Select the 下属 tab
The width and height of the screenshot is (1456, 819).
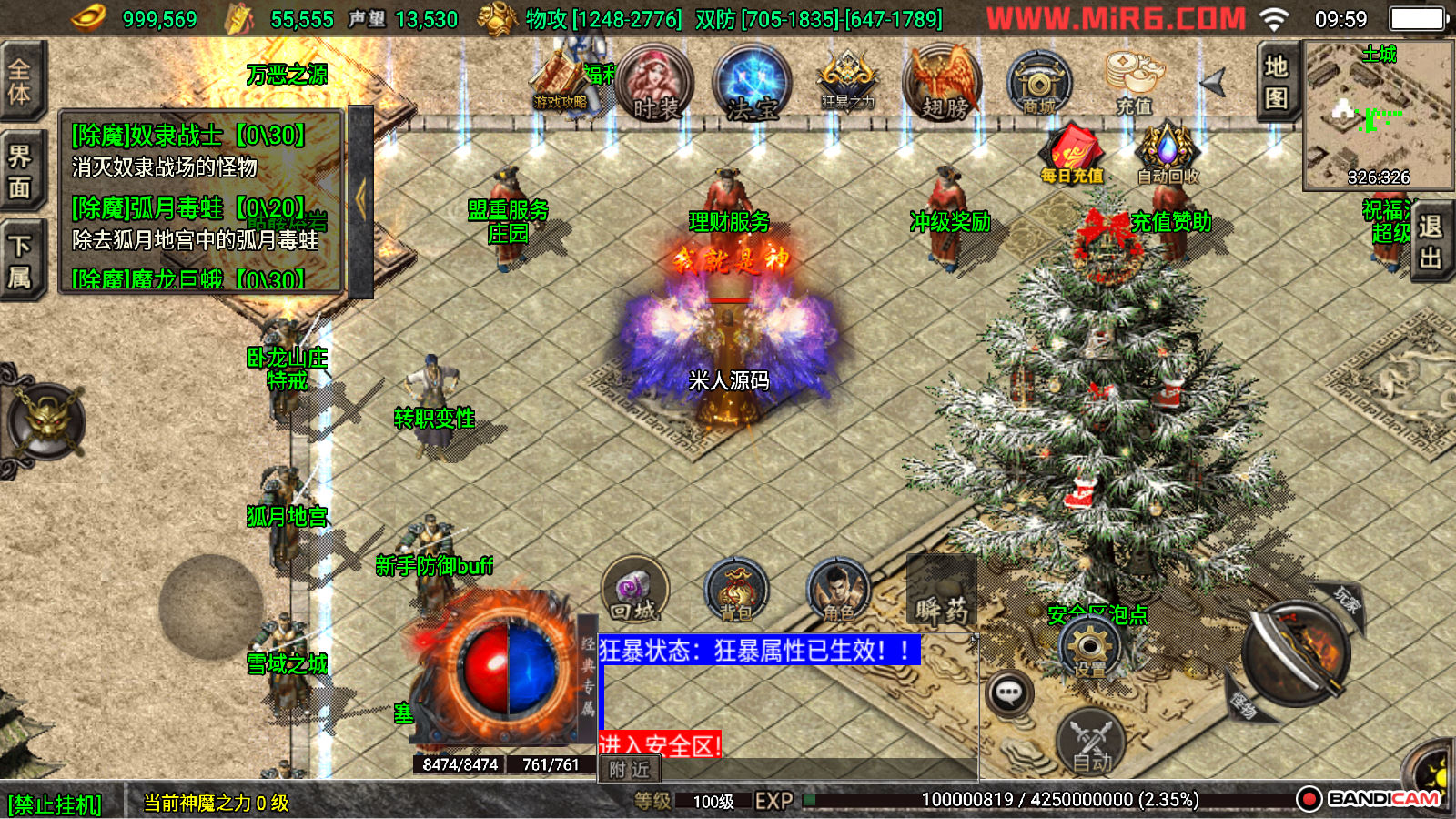[20, 261]
